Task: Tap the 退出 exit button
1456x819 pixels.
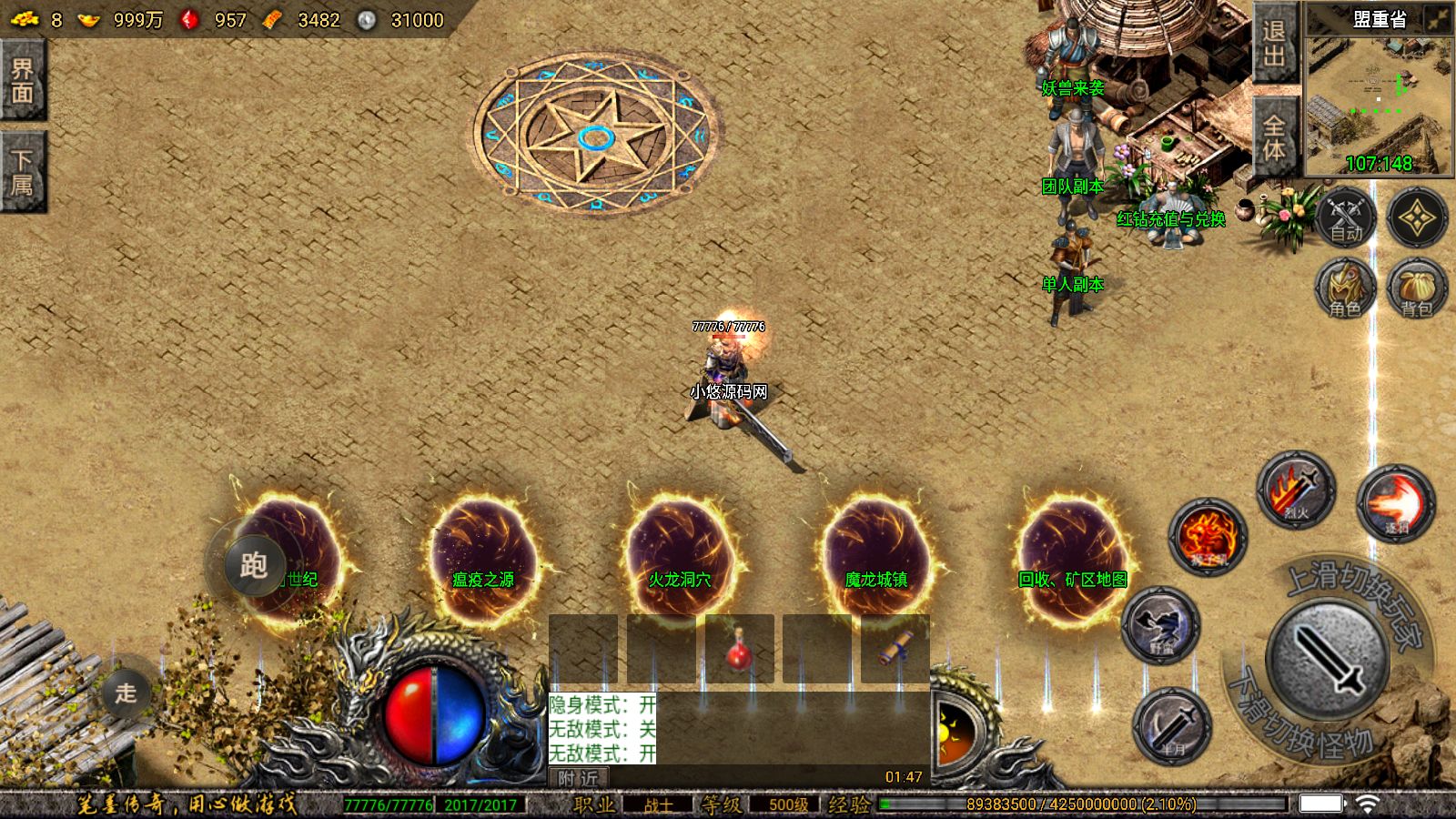Action: pyautogui.click(x=1274, y=45)
